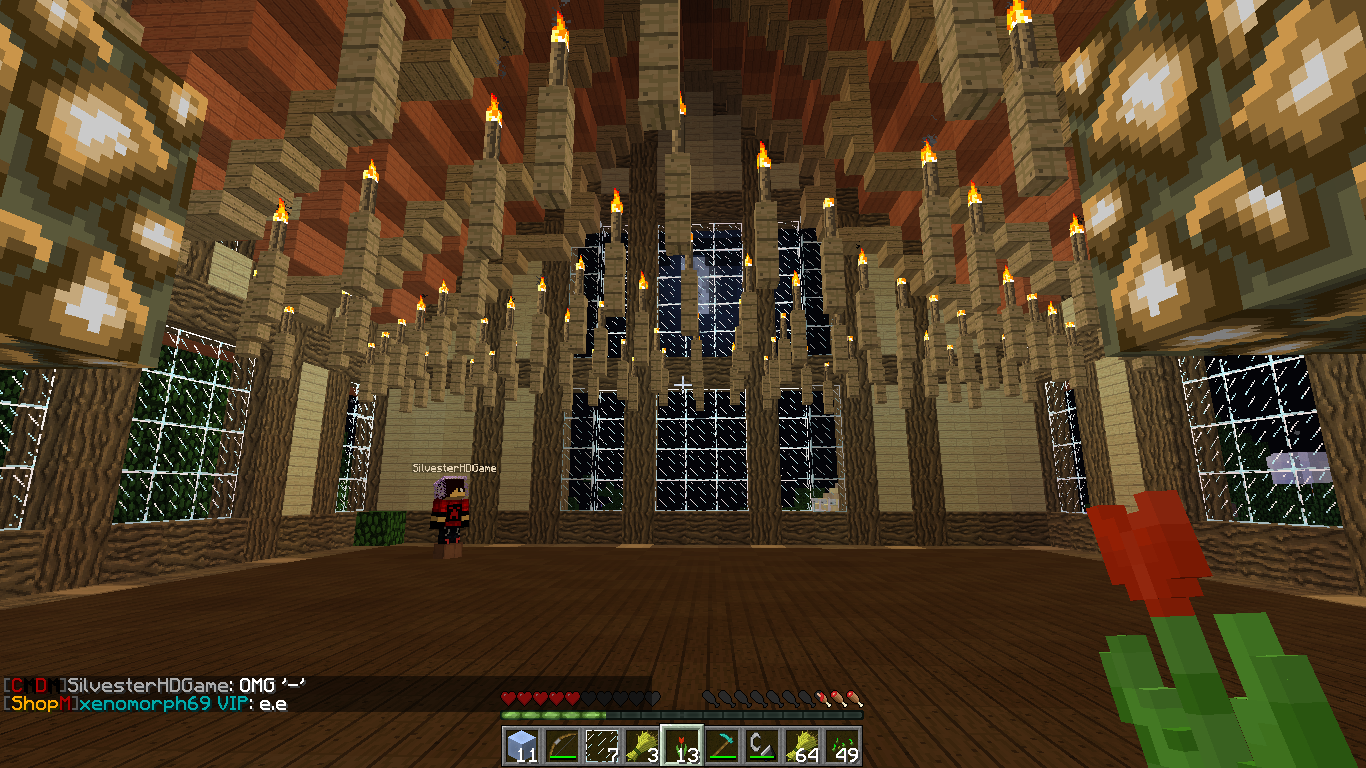Select the wheat stack of 64

tap(801, 746)
